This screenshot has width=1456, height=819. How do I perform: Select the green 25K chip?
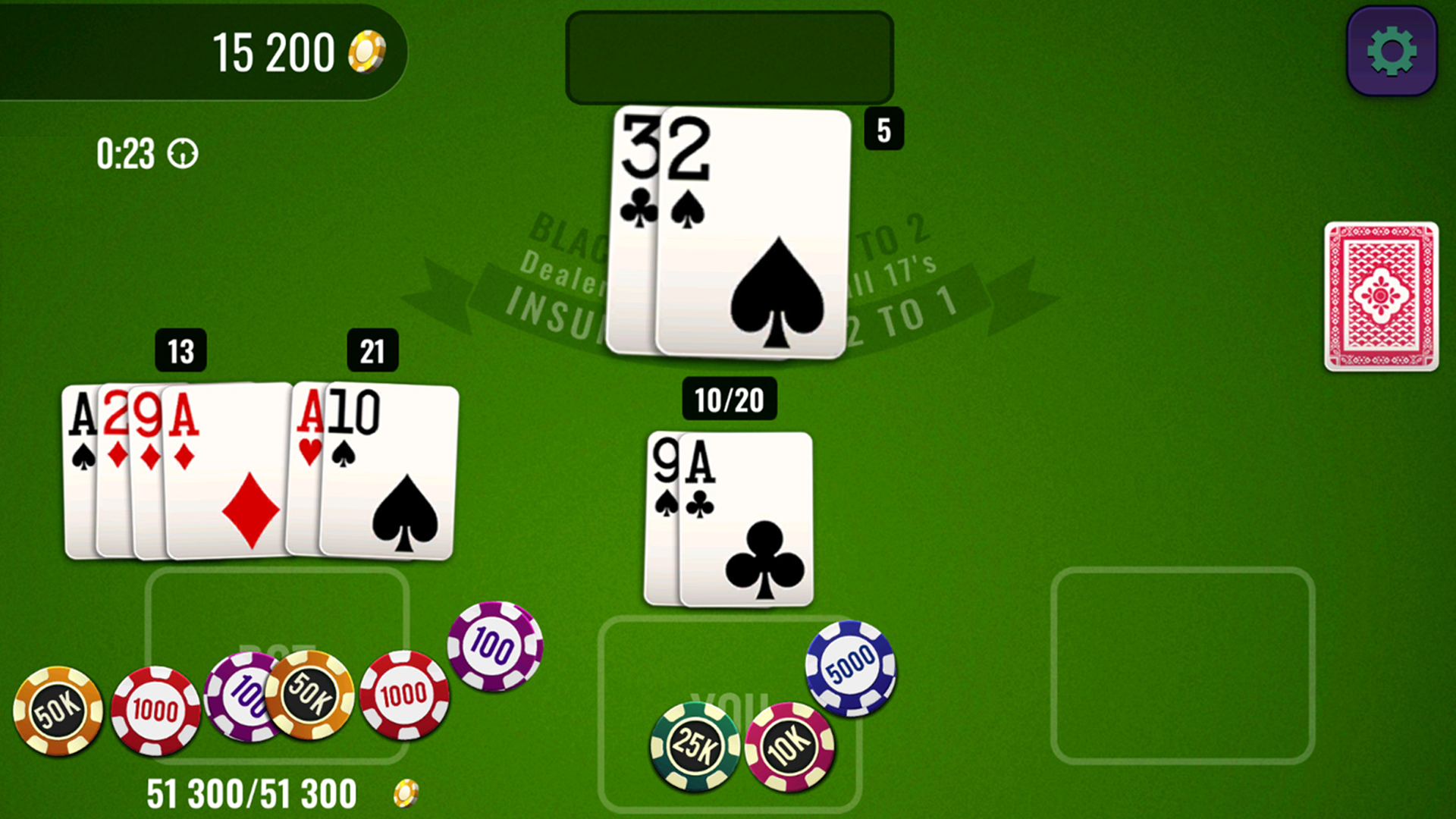tap(694, 745)
